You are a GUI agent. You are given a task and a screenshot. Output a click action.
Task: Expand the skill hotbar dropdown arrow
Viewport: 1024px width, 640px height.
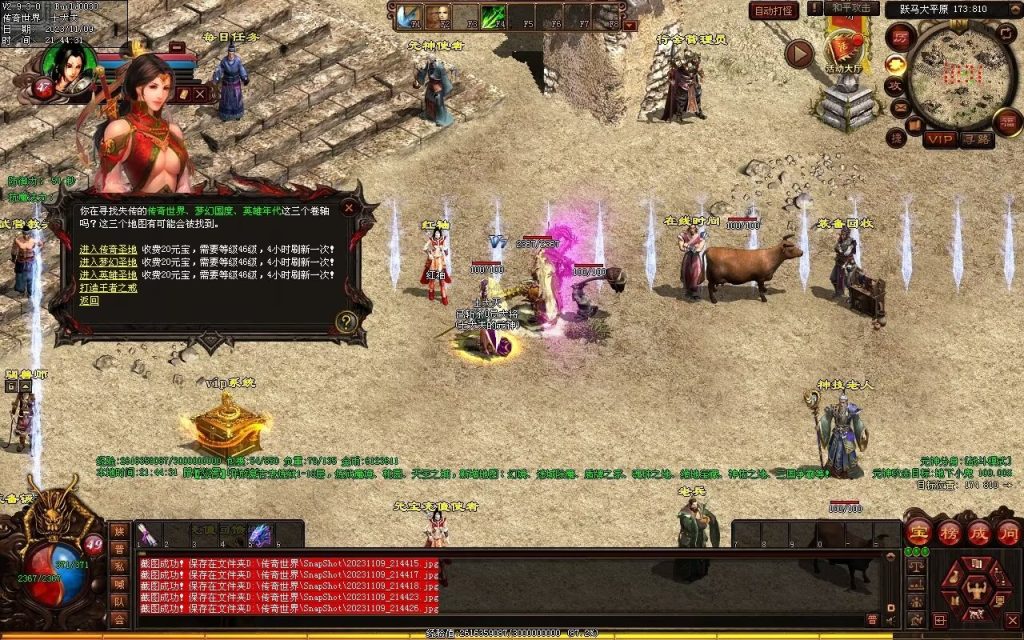(630, 26)
